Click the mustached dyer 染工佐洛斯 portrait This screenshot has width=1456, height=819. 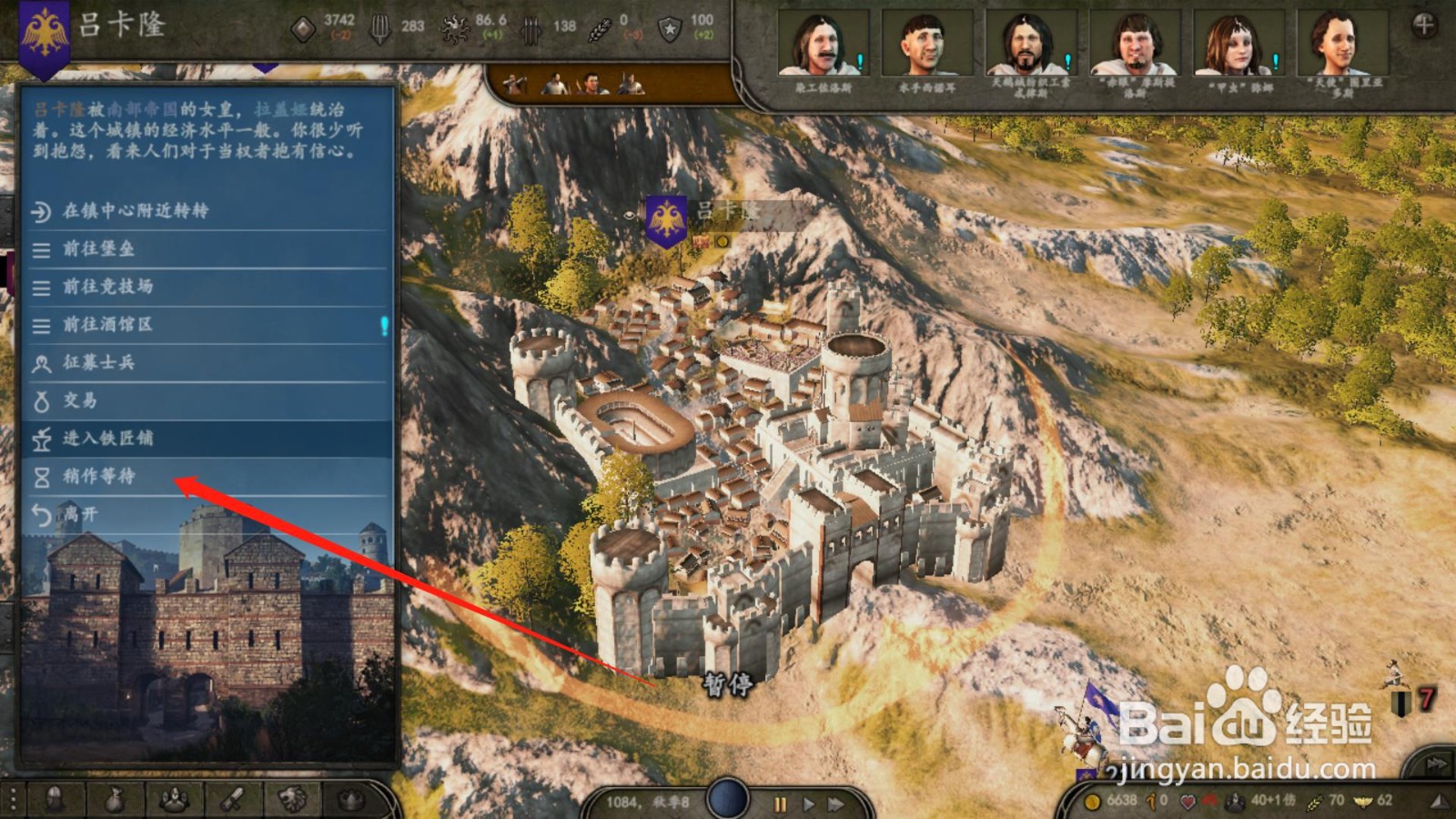pyautogui.click(x=824, y=44)
